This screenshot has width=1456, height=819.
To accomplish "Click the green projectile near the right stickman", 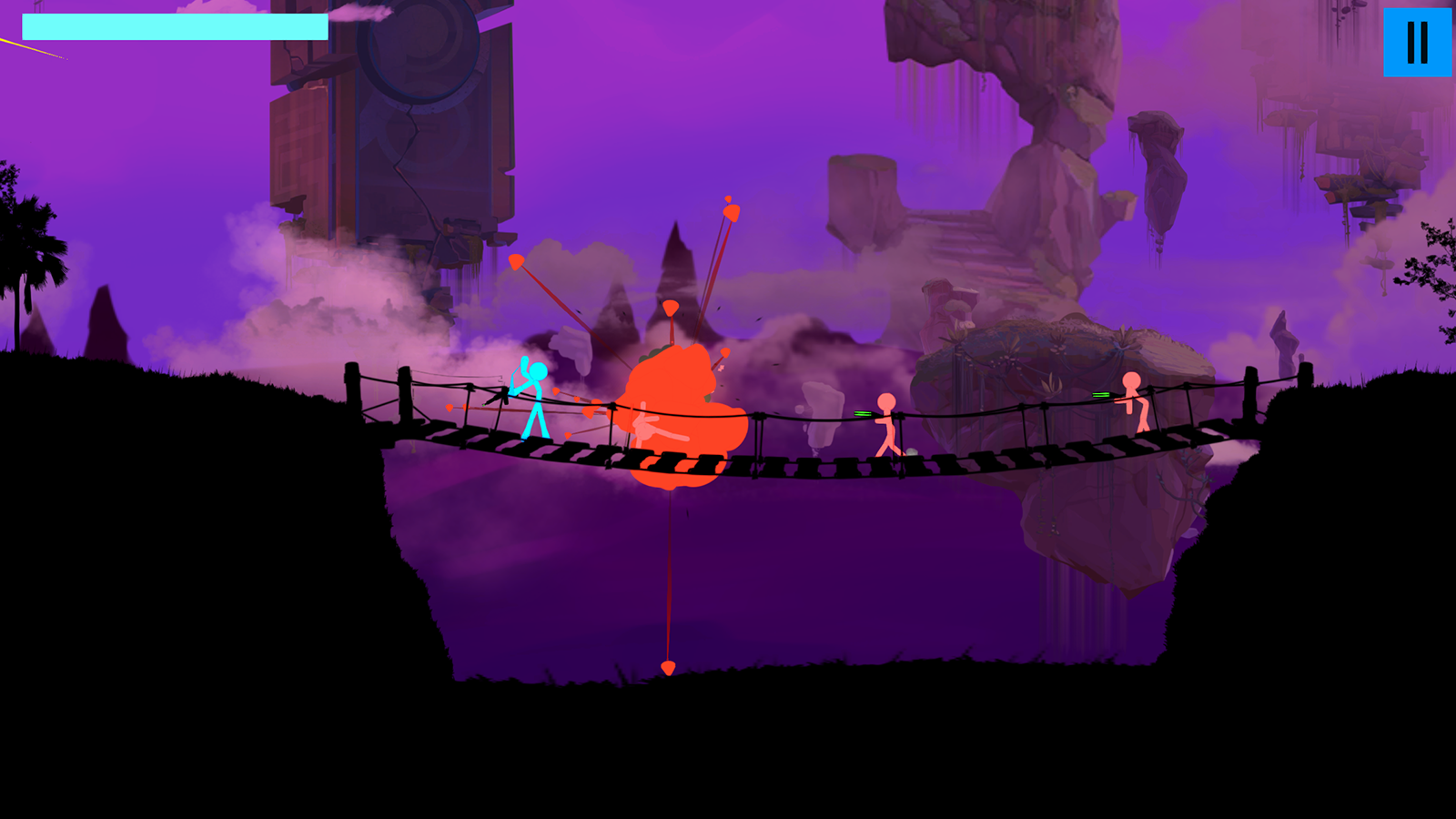I will 1101,396.
